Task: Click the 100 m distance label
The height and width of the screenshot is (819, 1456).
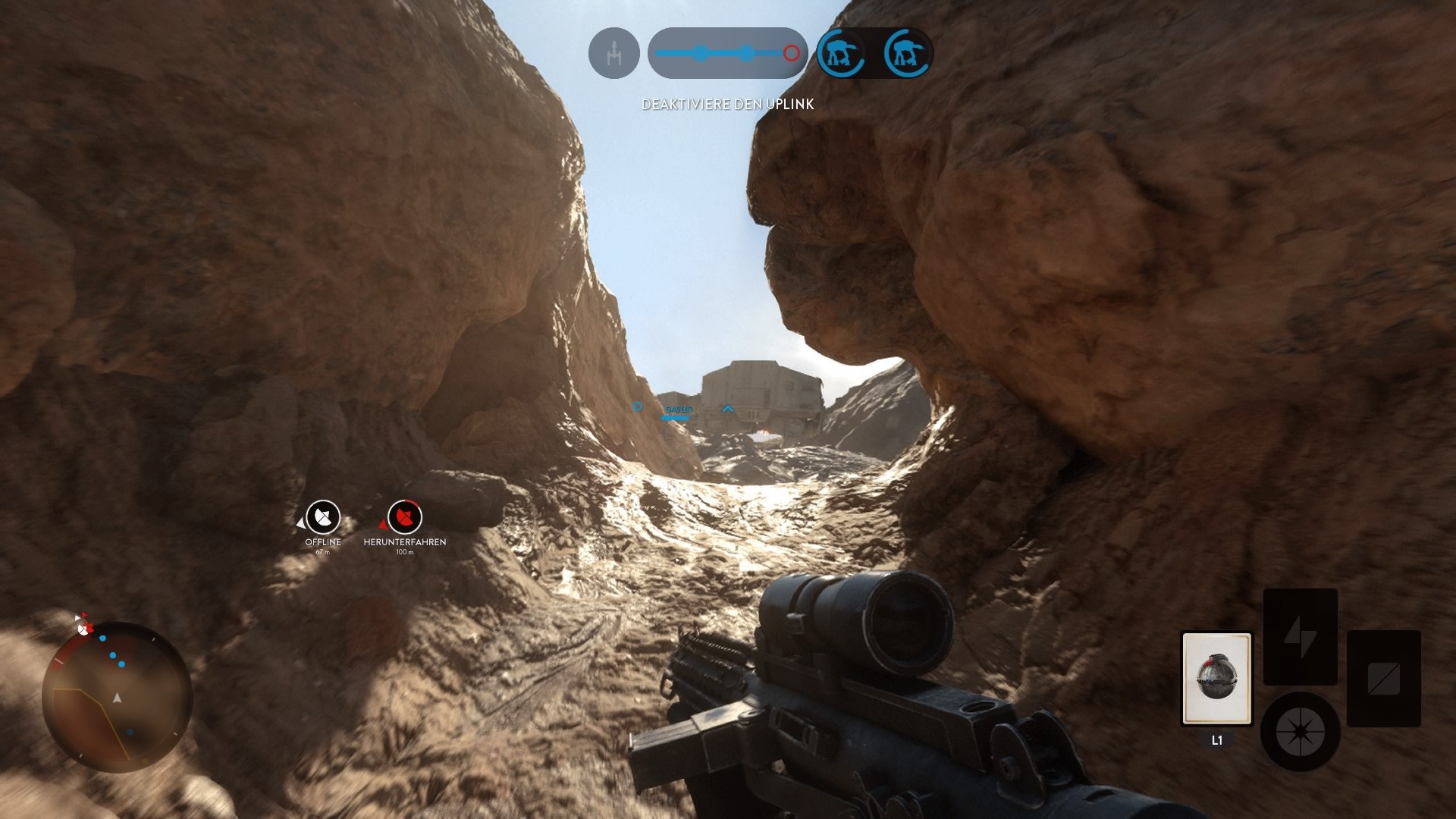Action: point(403,553)
